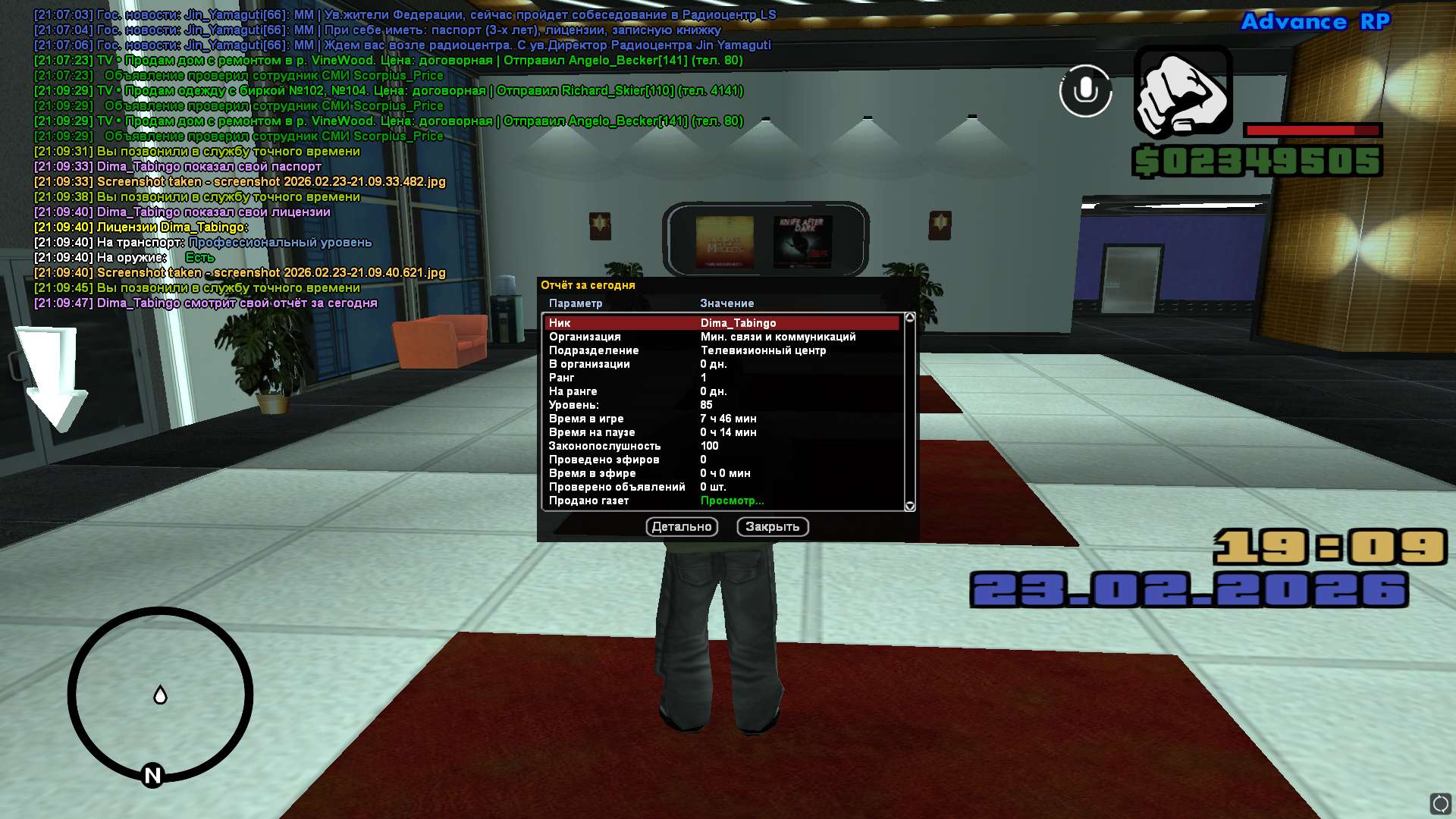Open the Детально detailed report
Screen dimensions: 1456x819
tap(682, 527)
